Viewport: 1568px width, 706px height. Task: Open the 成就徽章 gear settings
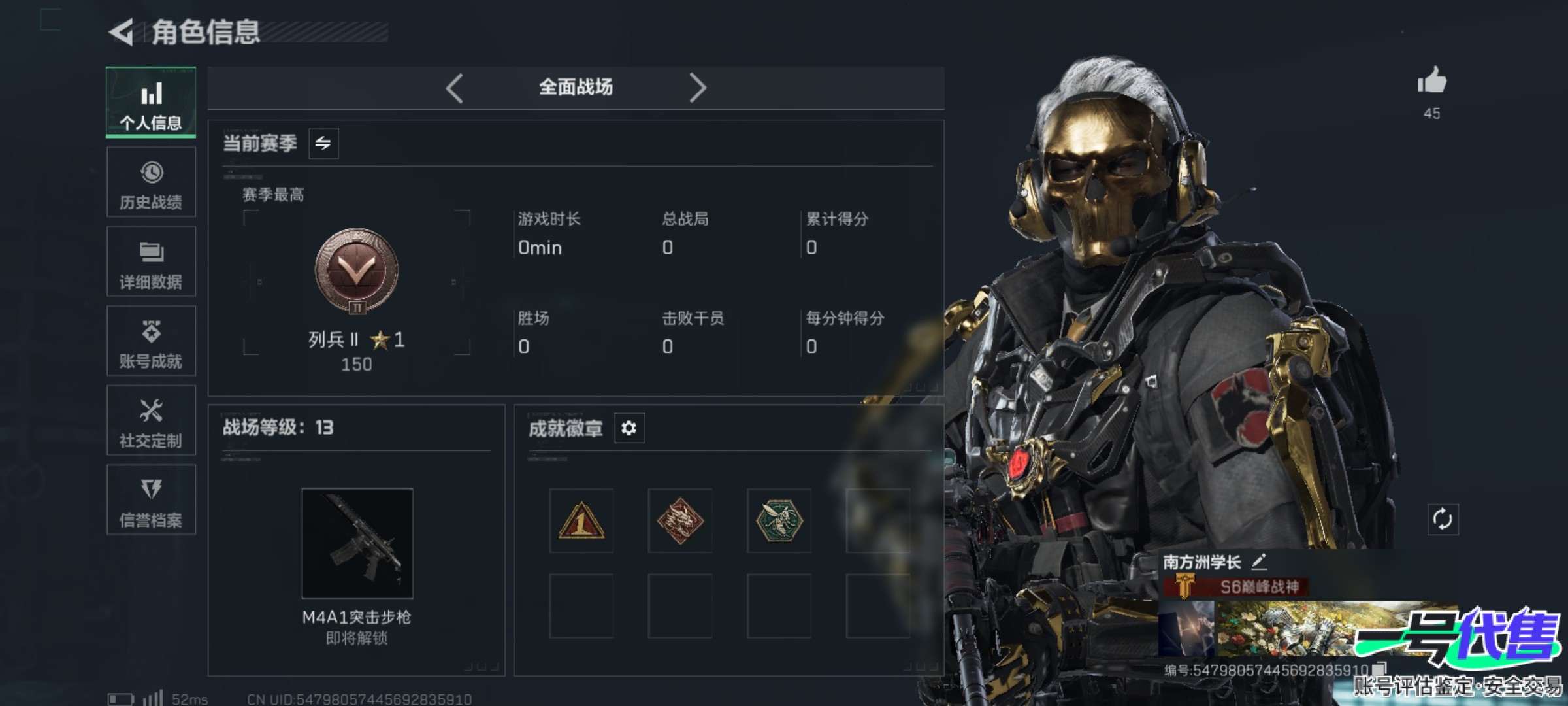(629, 428)
